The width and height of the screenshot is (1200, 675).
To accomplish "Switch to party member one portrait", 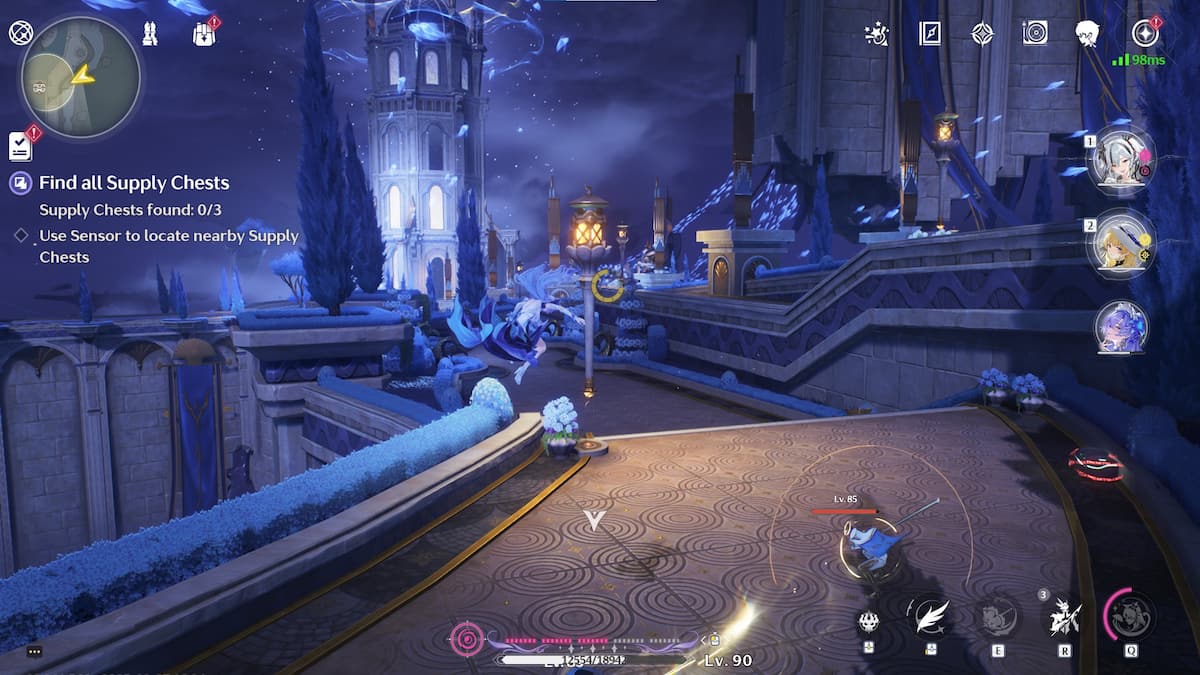I will tap(1121, 159).
